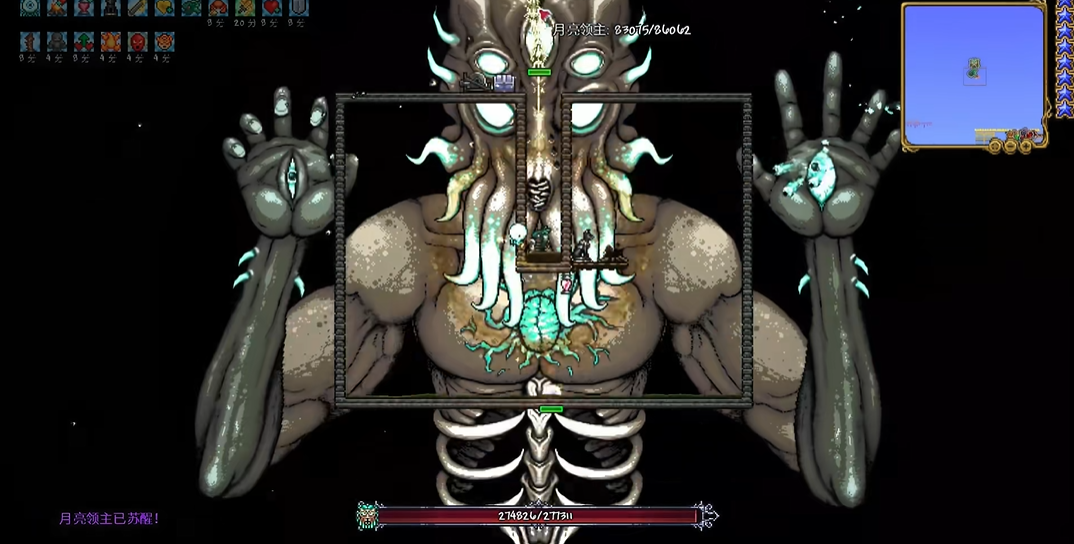Click the brown tree trunk buff icon
This screenshot has height=544, width=1074.
pyautogui.click(x=30, y=42)
